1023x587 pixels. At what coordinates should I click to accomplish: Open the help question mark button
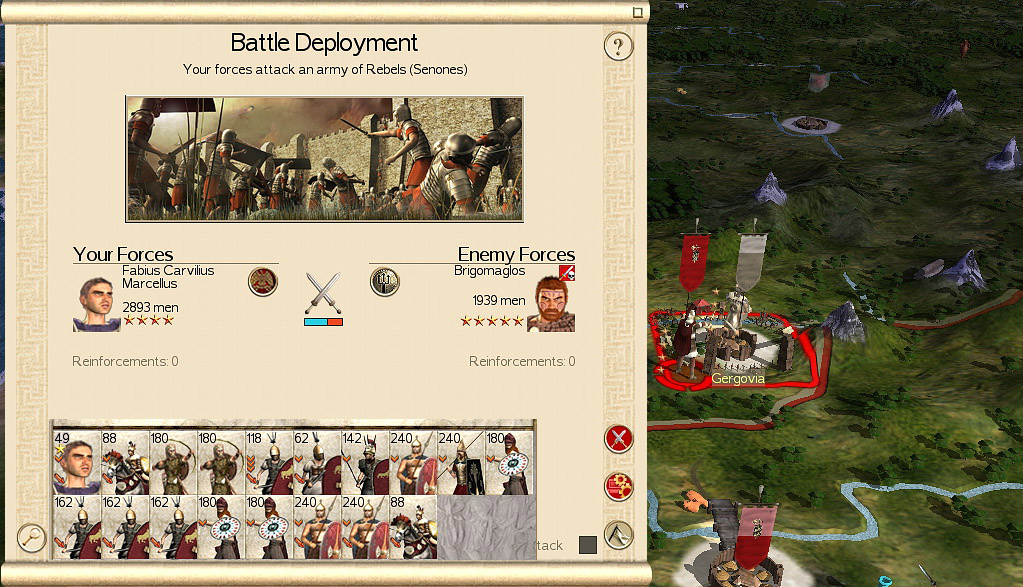click(619, 46)
